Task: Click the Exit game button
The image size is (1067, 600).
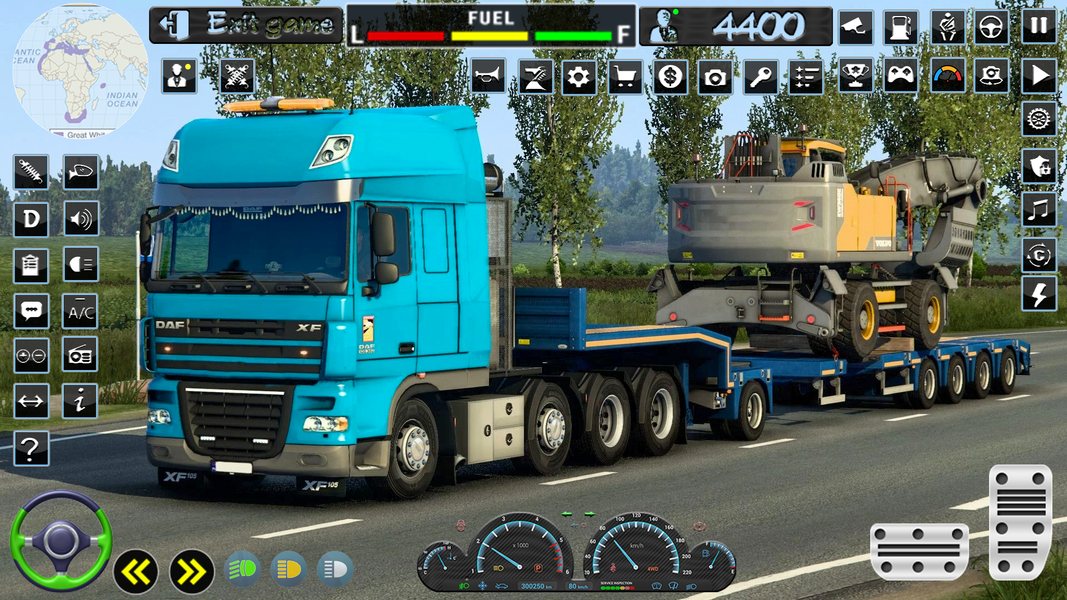Action: [244, 25]
